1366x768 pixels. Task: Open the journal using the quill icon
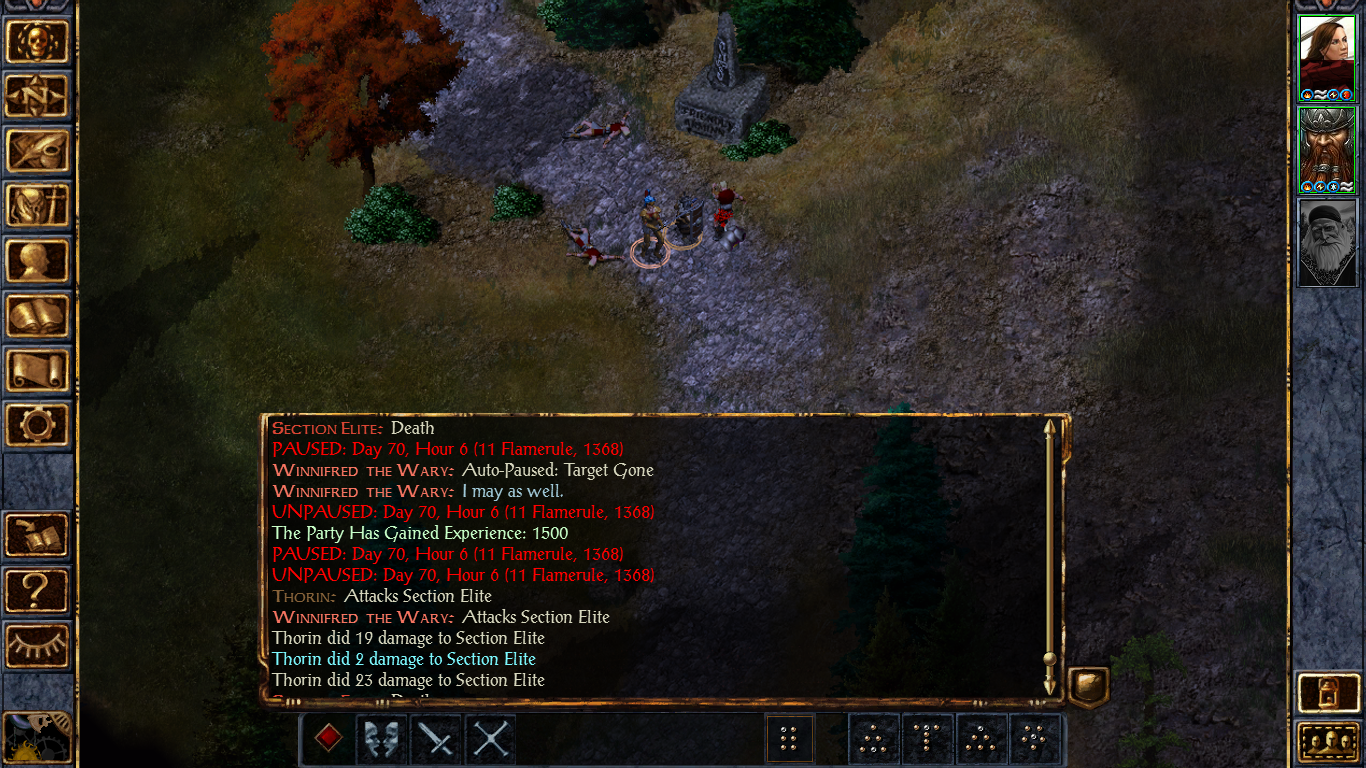coord(38,152)
